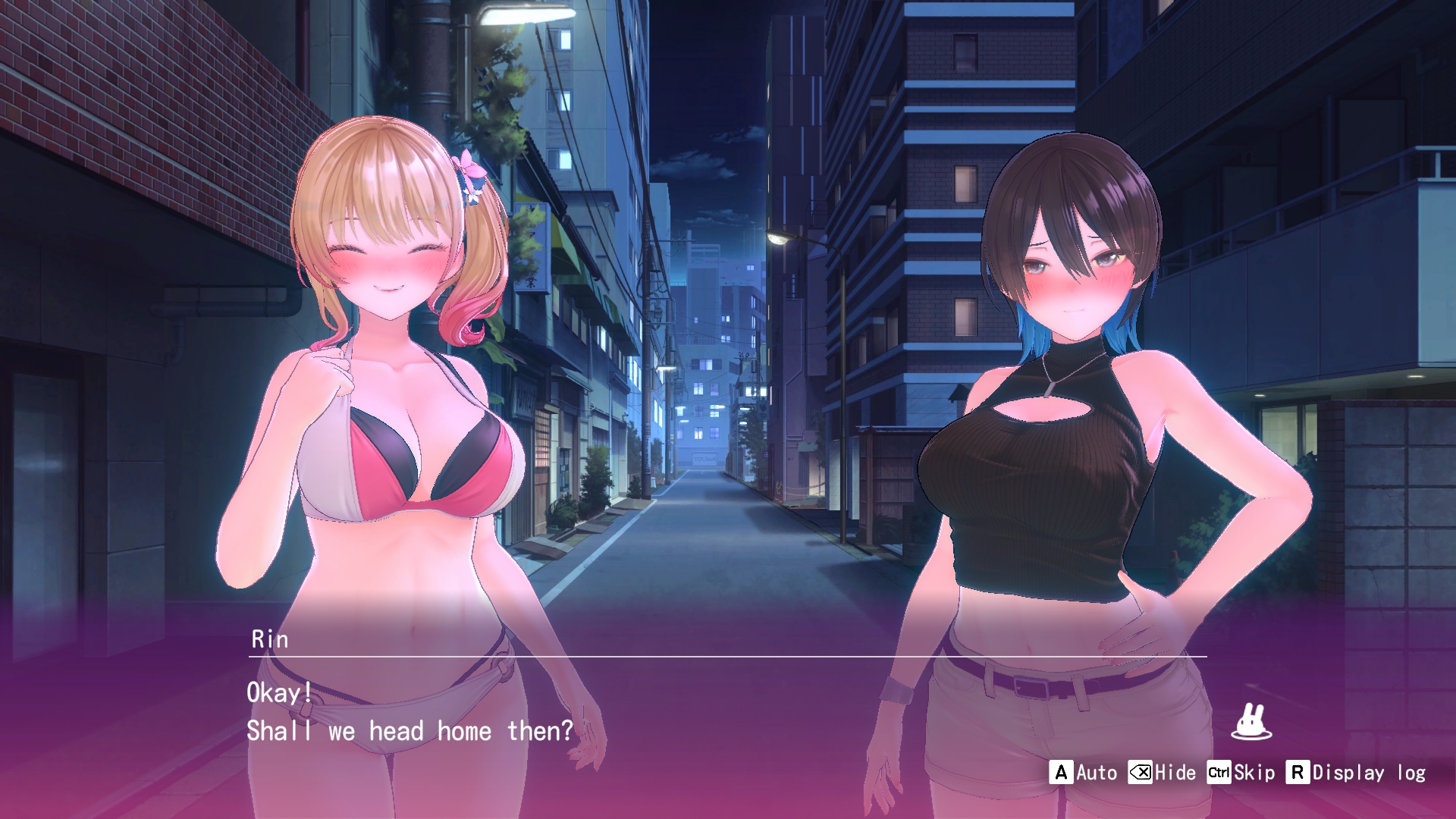Skip through the dialogue
Image resolution: width=1456 pixels, height=819 pixels.
click(1241, 773)
